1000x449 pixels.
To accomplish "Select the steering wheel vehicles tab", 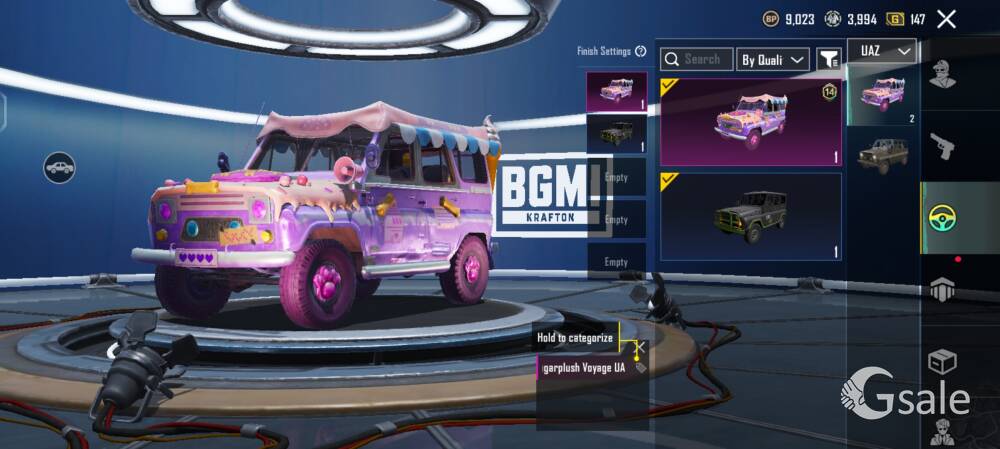I will click(x=942, y=217).
